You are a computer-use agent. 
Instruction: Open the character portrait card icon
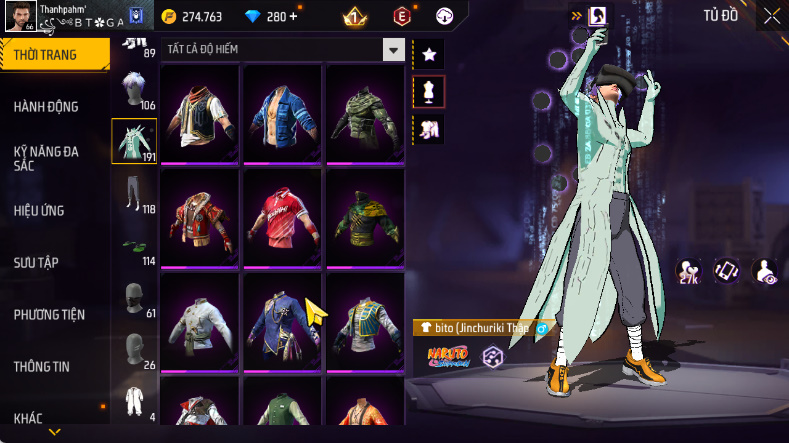pyautogui.click(x=596, y=15)
